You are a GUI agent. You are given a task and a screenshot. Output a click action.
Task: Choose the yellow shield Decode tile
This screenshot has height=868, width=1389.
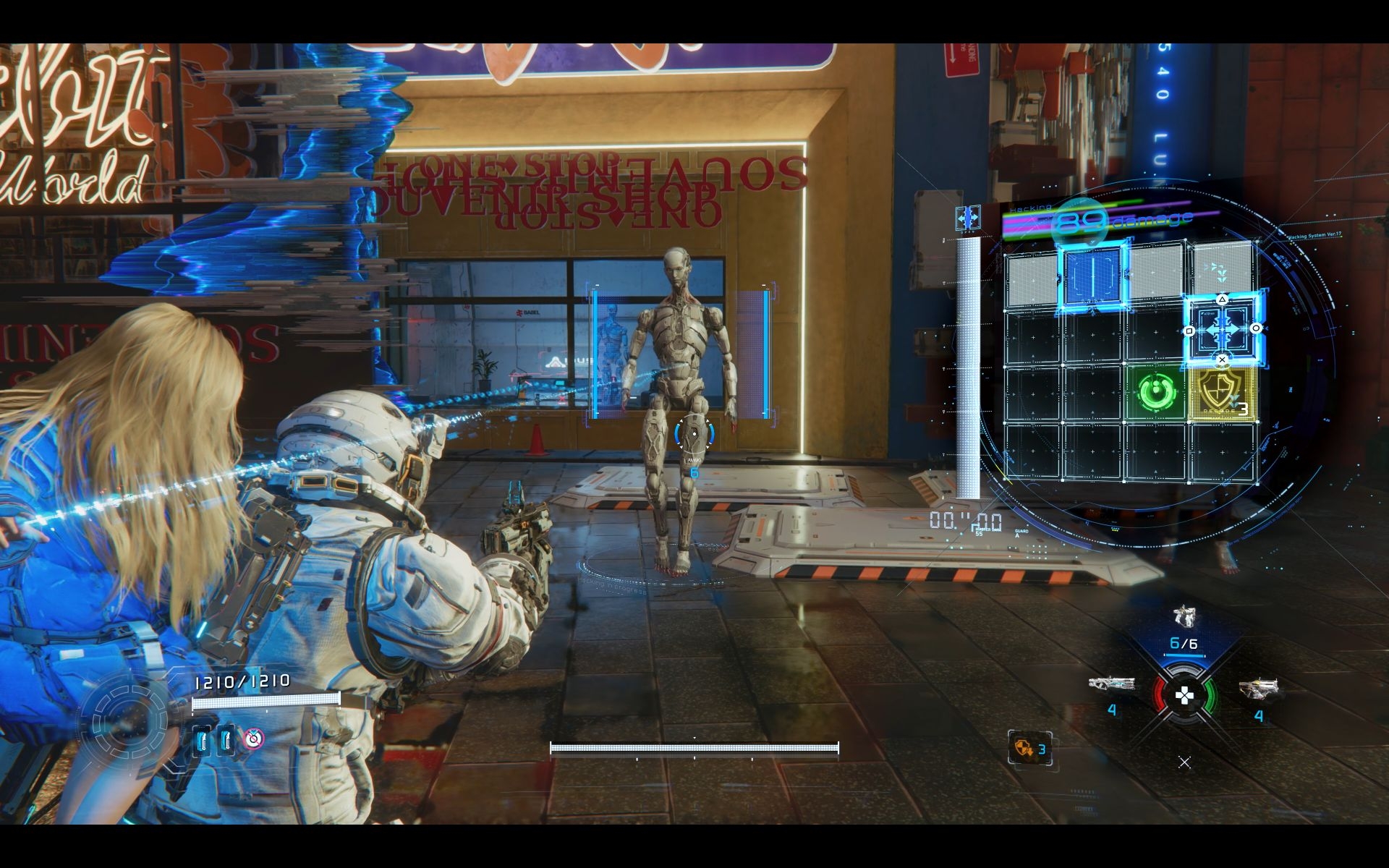1222,393
